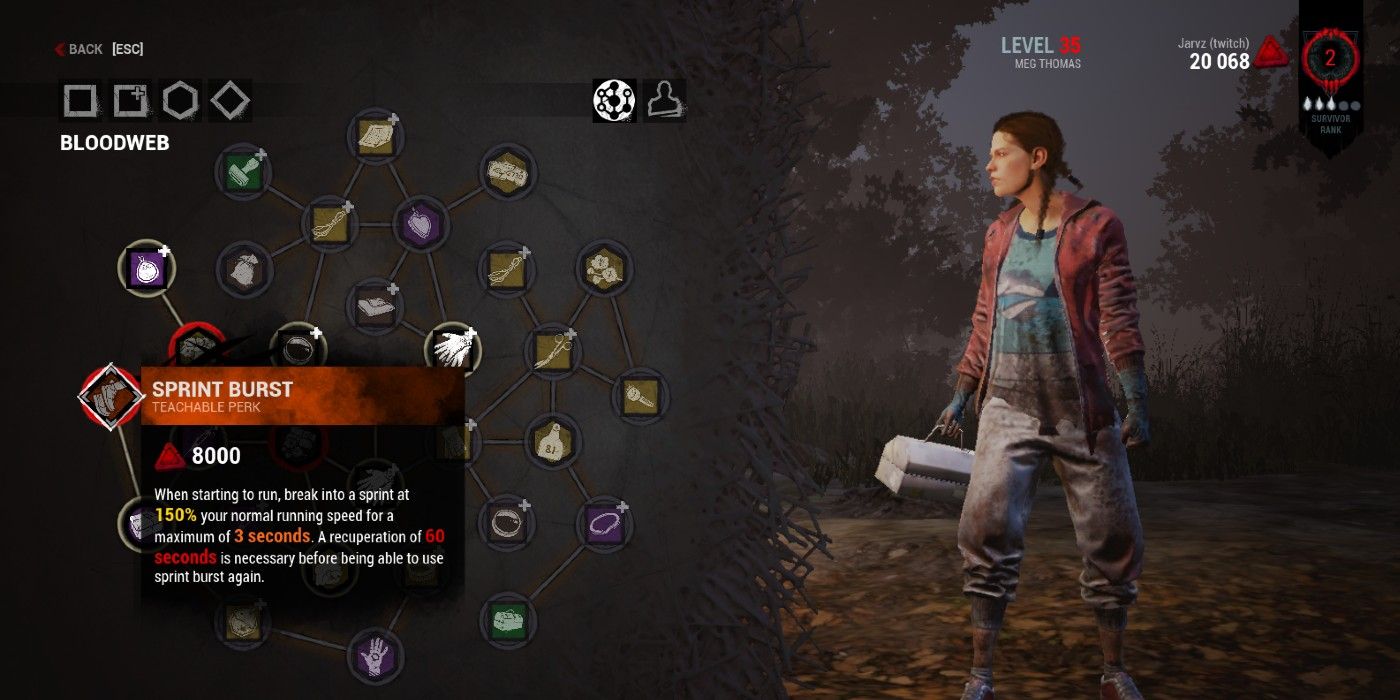Open the survivor rank 2 emblem
This screenshot has height=700, width=1400.
coord(1330,58)
